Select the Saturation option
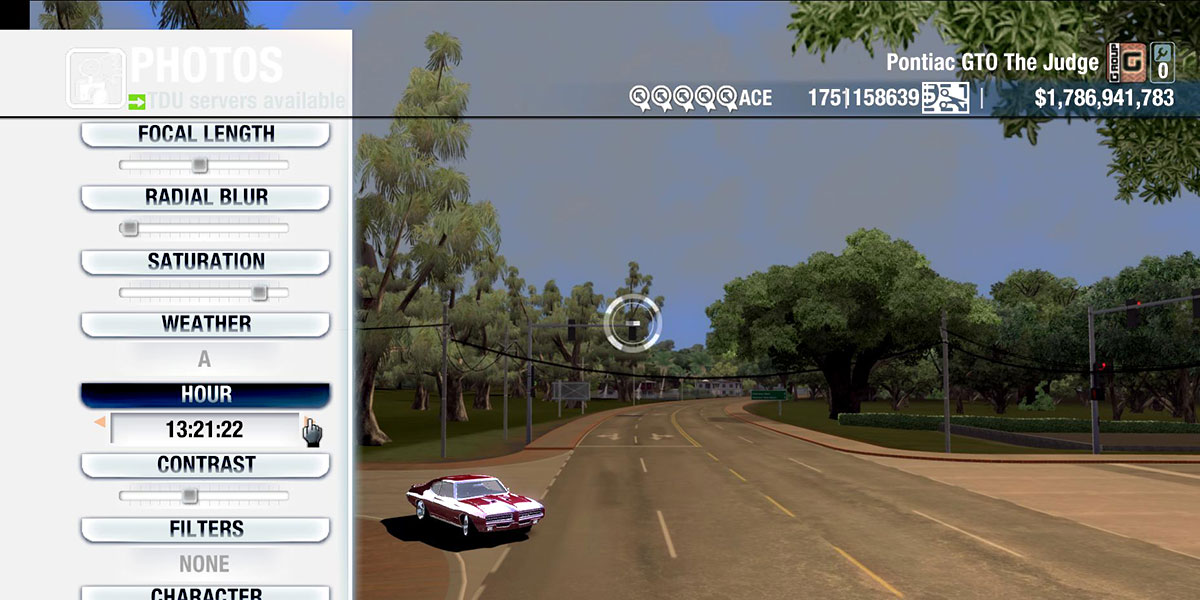This screenshot has width=1200, height=600. coord(205,262)
